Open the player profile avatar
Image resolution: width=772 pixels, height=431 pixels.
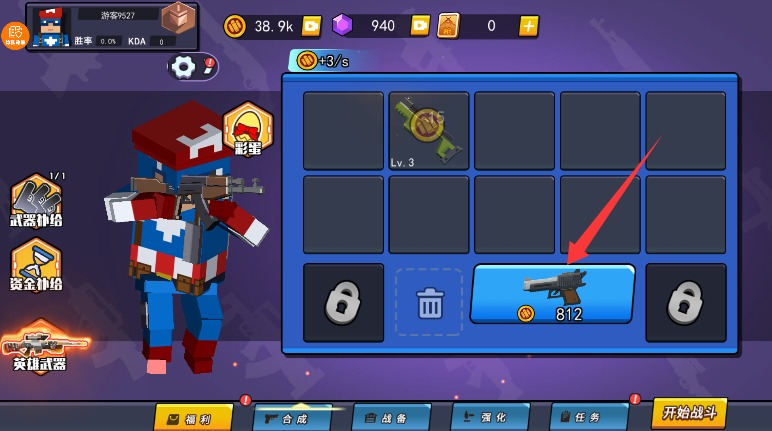(49, 27)
